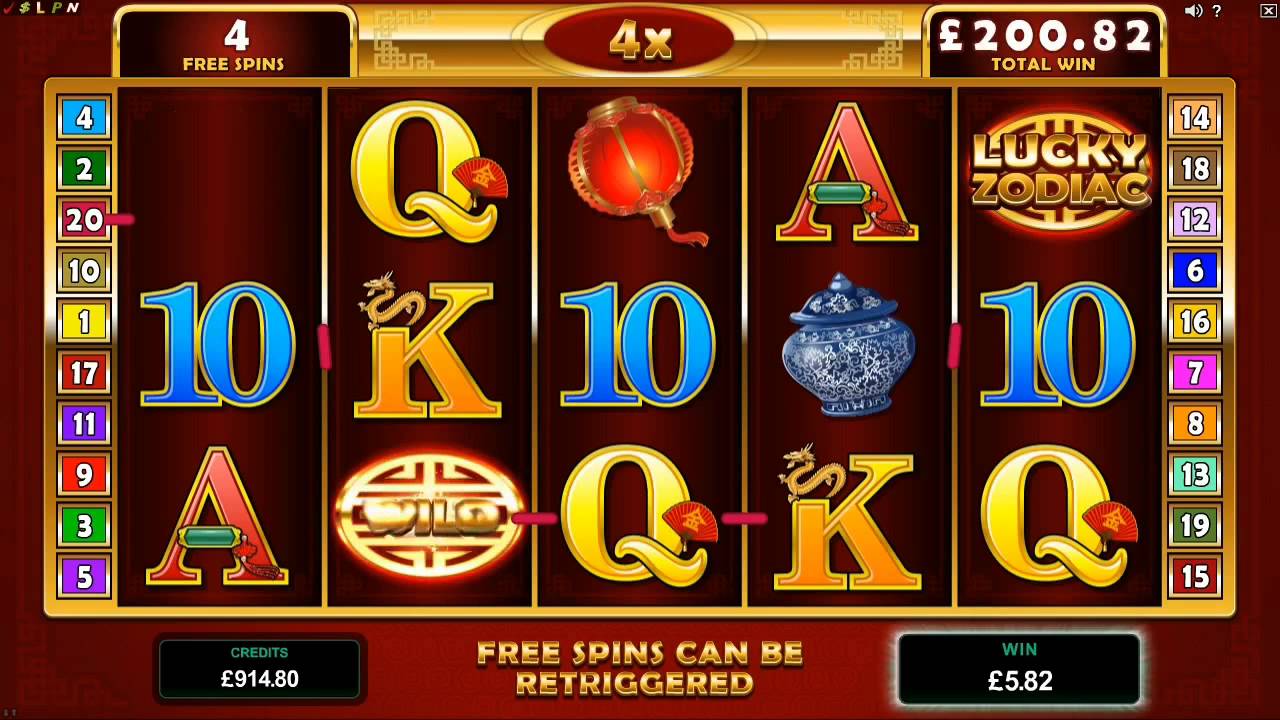1280x720 pixels.
Task: Choose payline marker 12
Action: 1195,219
